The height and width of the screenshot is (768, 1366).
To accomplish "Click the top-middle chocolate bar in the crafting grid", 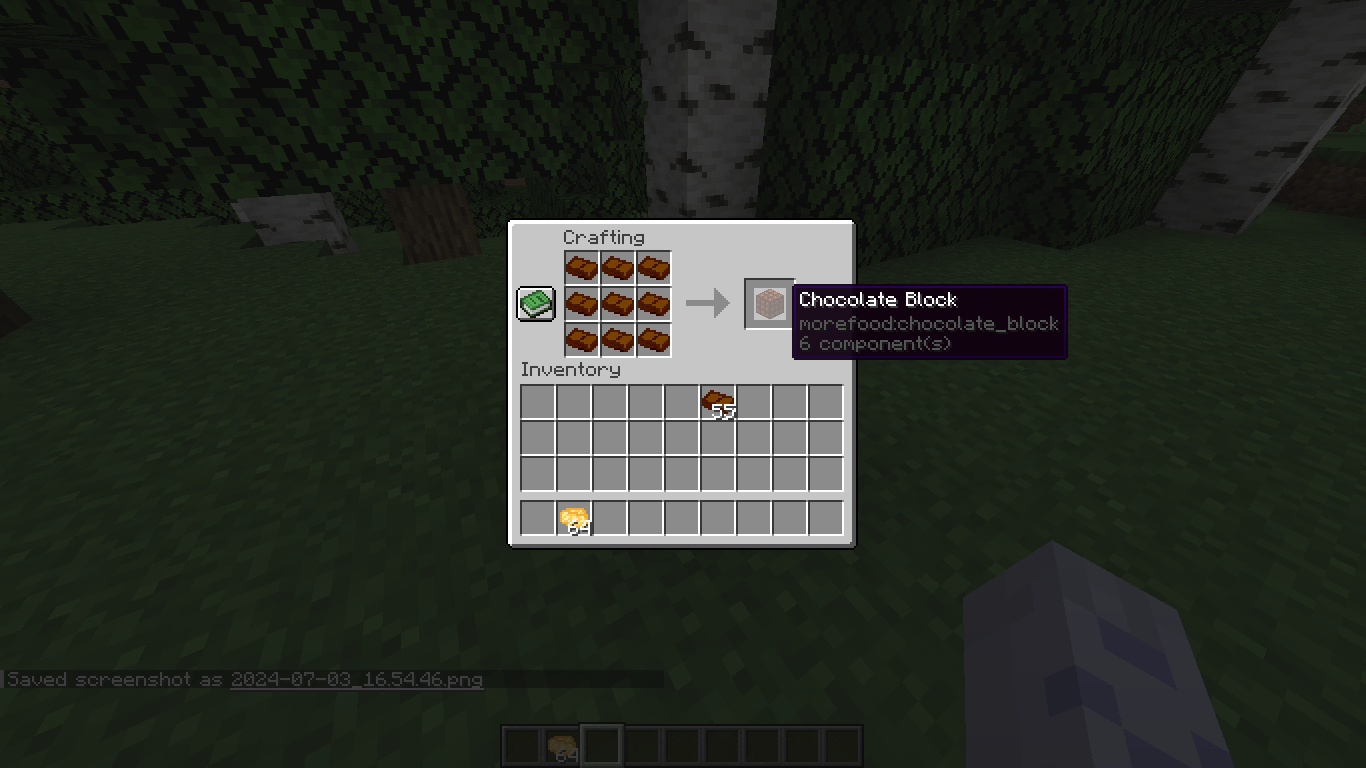I will click(617, 266).
